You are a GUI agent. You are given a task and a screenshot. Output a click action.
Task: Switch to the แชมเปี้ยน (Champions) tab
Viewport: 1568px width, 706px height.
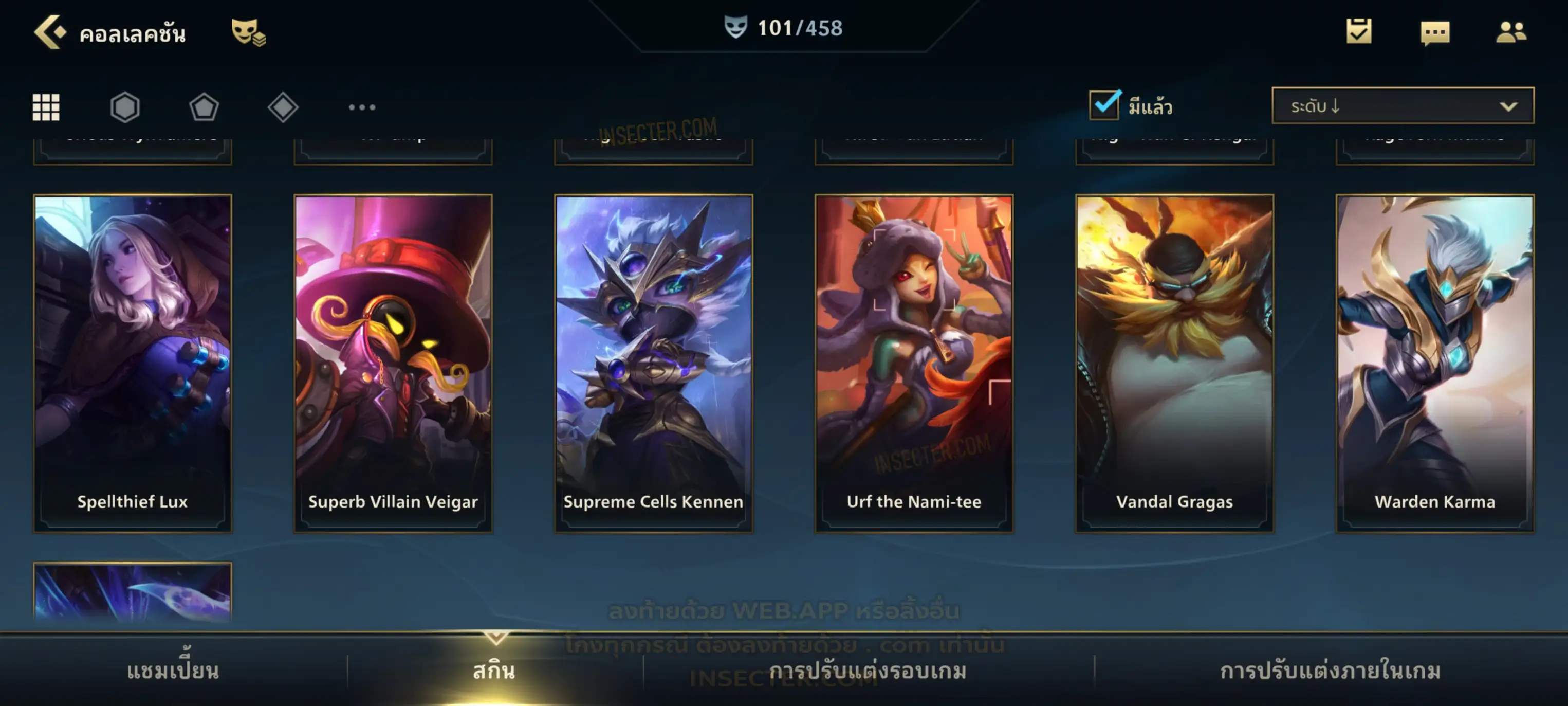[173, 671]
